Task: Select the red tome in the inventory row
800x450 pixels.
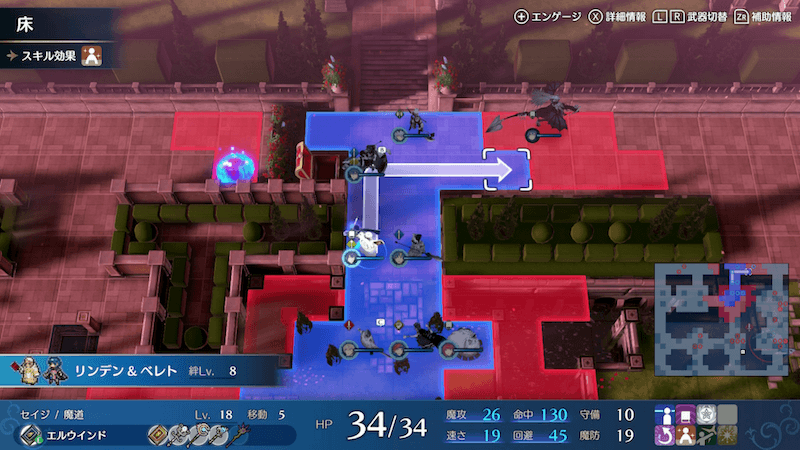Action: [x=158, y=435]
